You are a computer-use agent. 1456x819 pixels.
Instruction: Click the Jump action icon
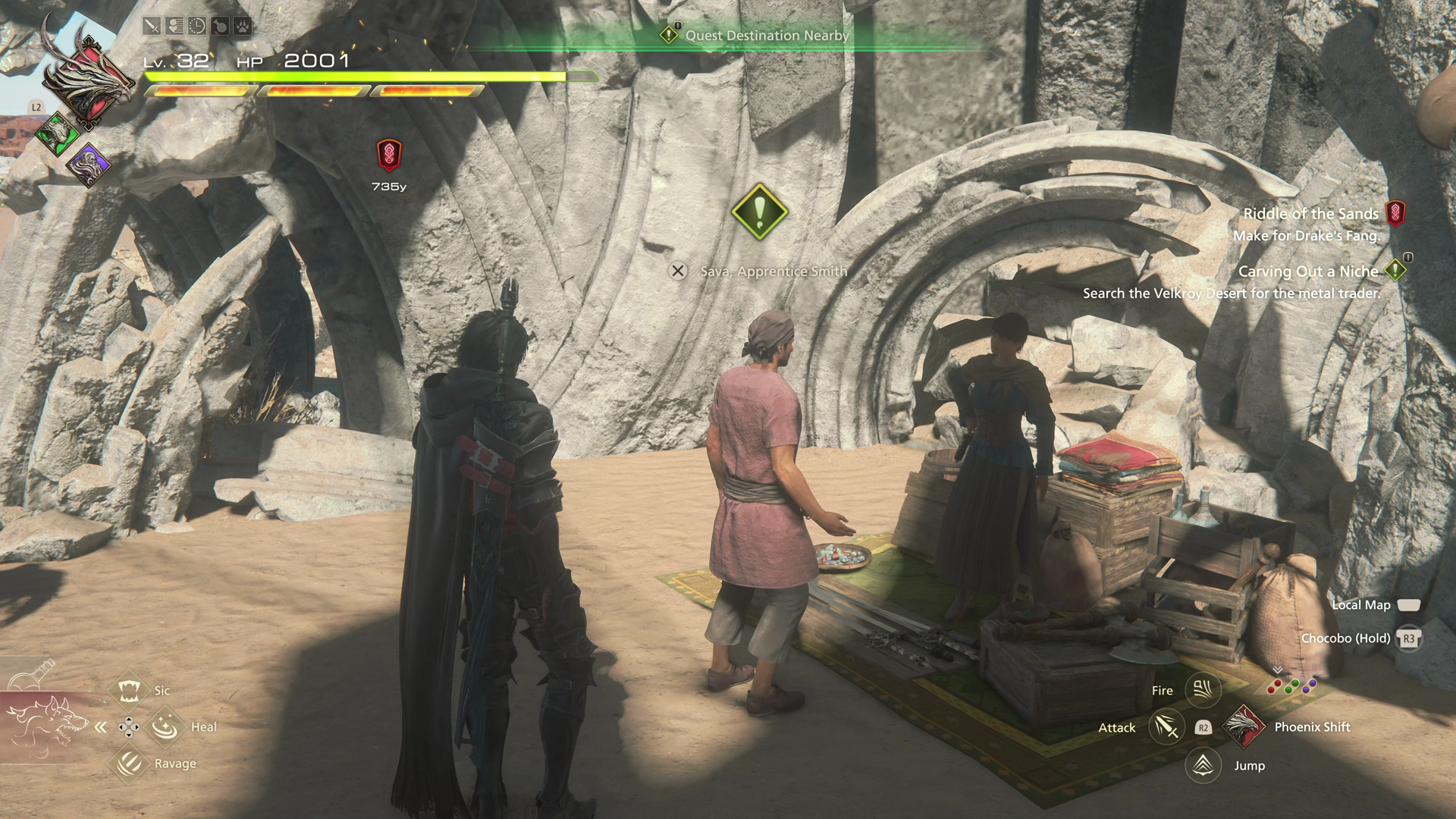1203,765
